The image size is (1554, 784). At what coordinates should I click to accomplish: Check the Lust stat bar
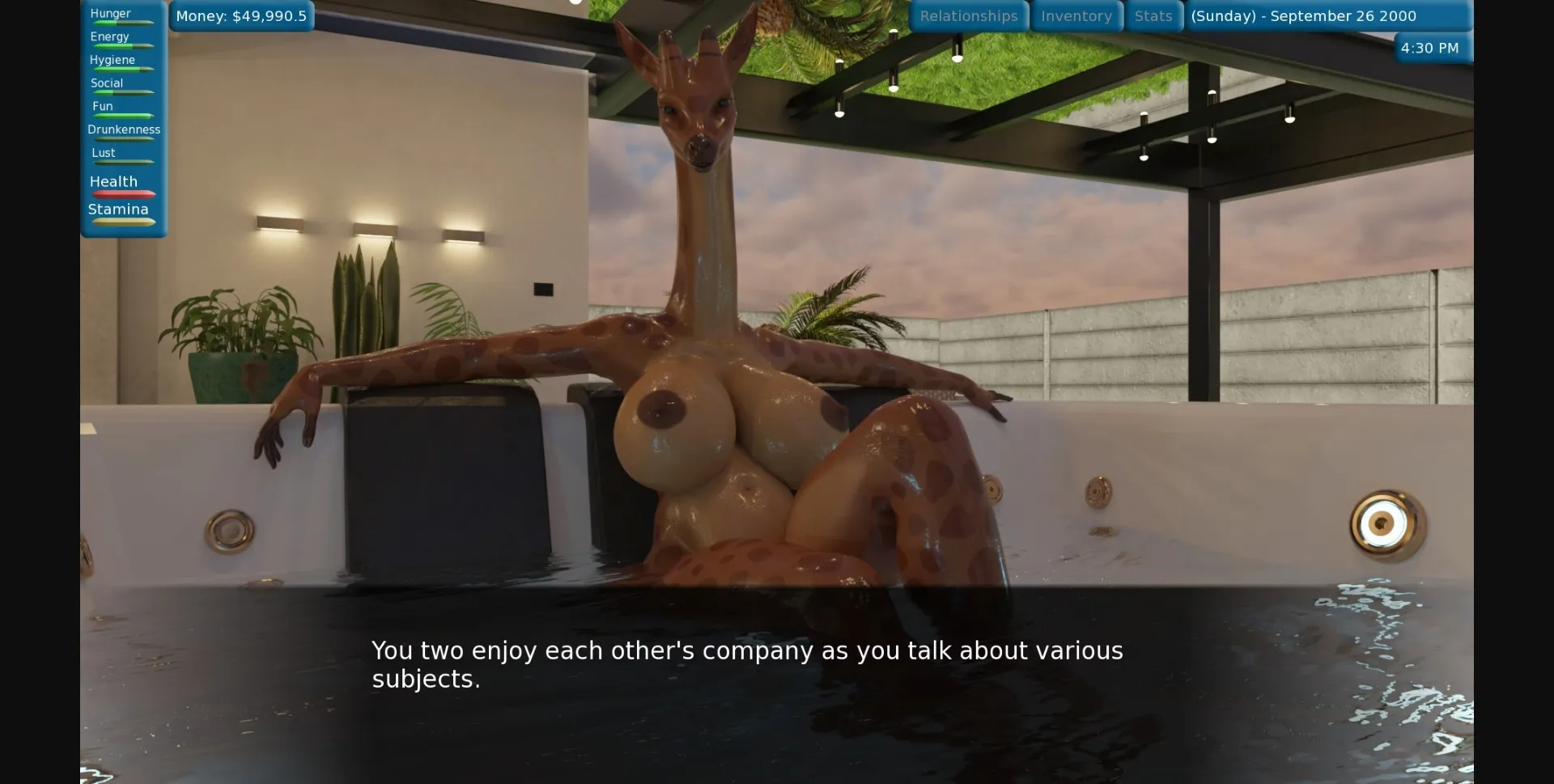(x=121, y=157)
